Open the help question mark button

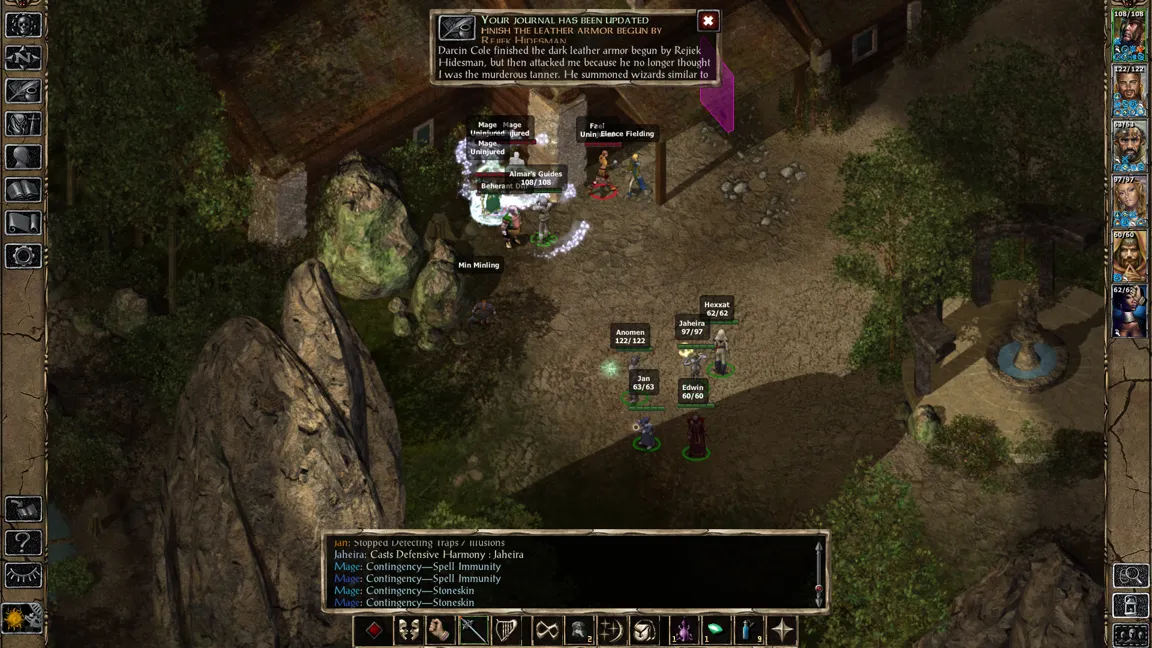pyautogui.click(x=23, y=543)
